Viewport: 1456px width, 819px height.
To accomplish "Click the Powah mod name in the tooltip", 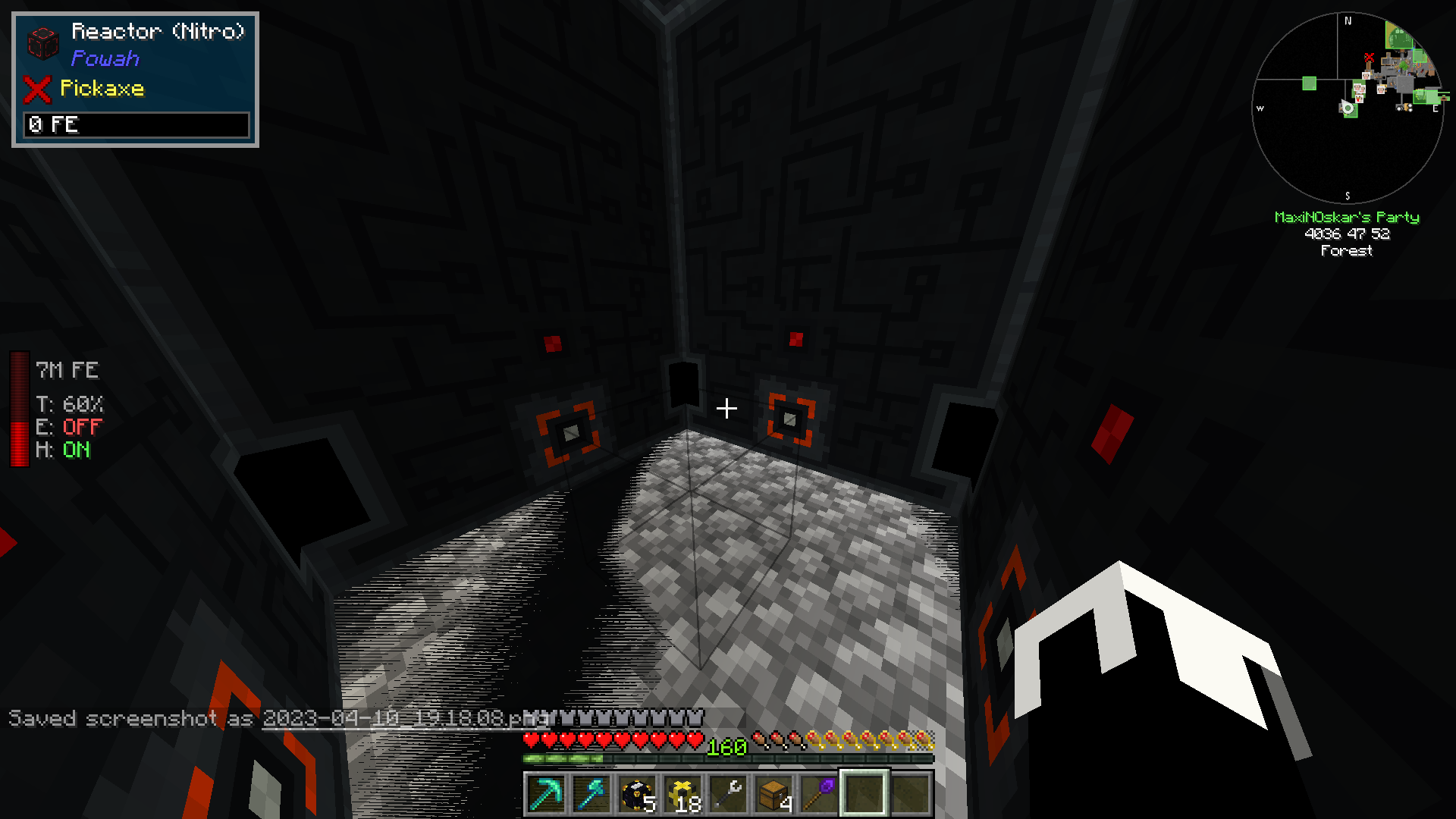I will [x=105, y=58].
